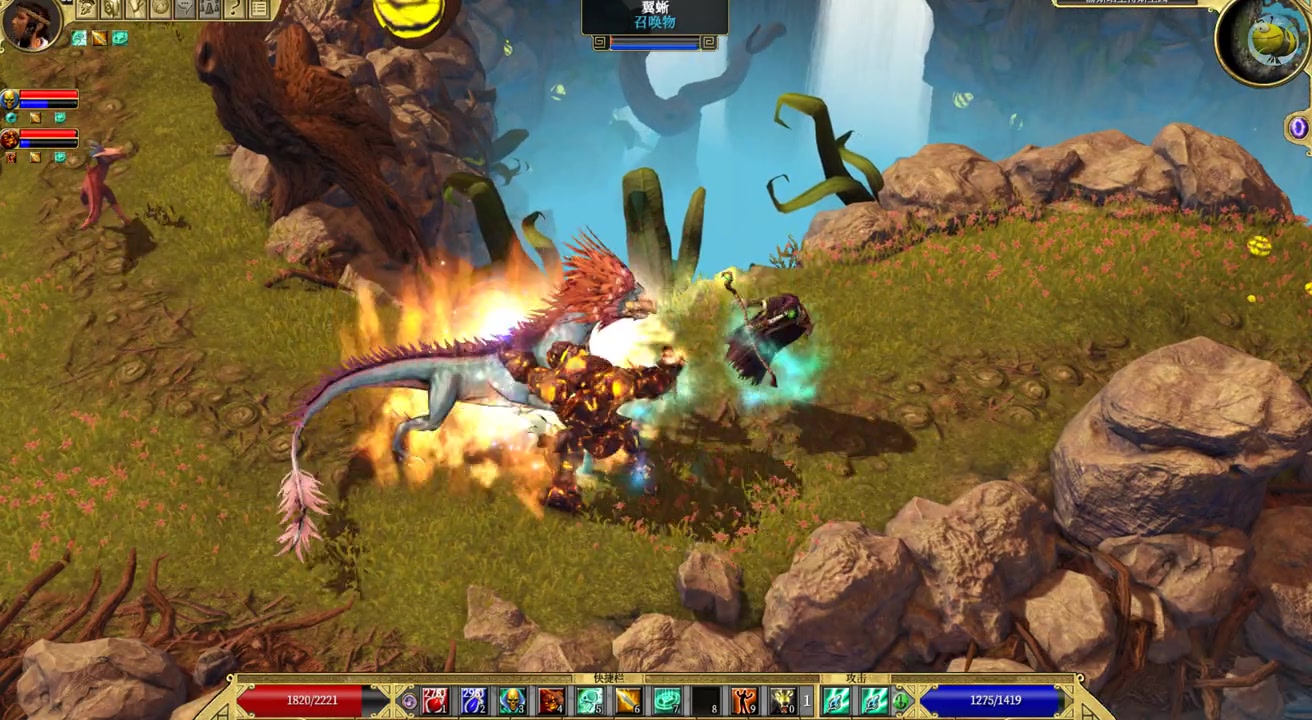
Task: Open the character portrait panel
Action: (x=30, y=24)
